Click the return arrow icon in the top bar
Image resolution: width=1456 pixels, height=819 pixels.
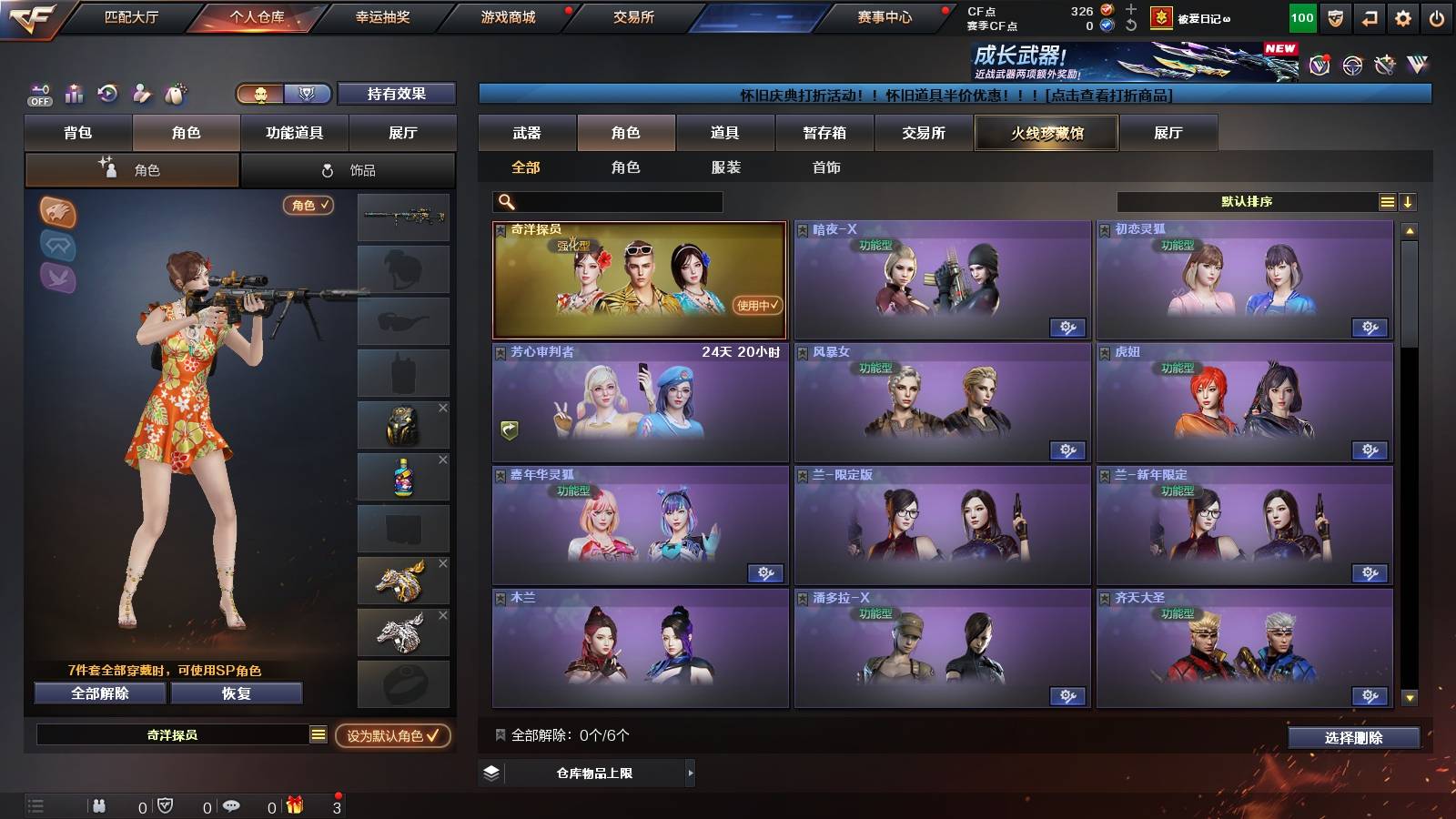click(x=1369, y=16)
